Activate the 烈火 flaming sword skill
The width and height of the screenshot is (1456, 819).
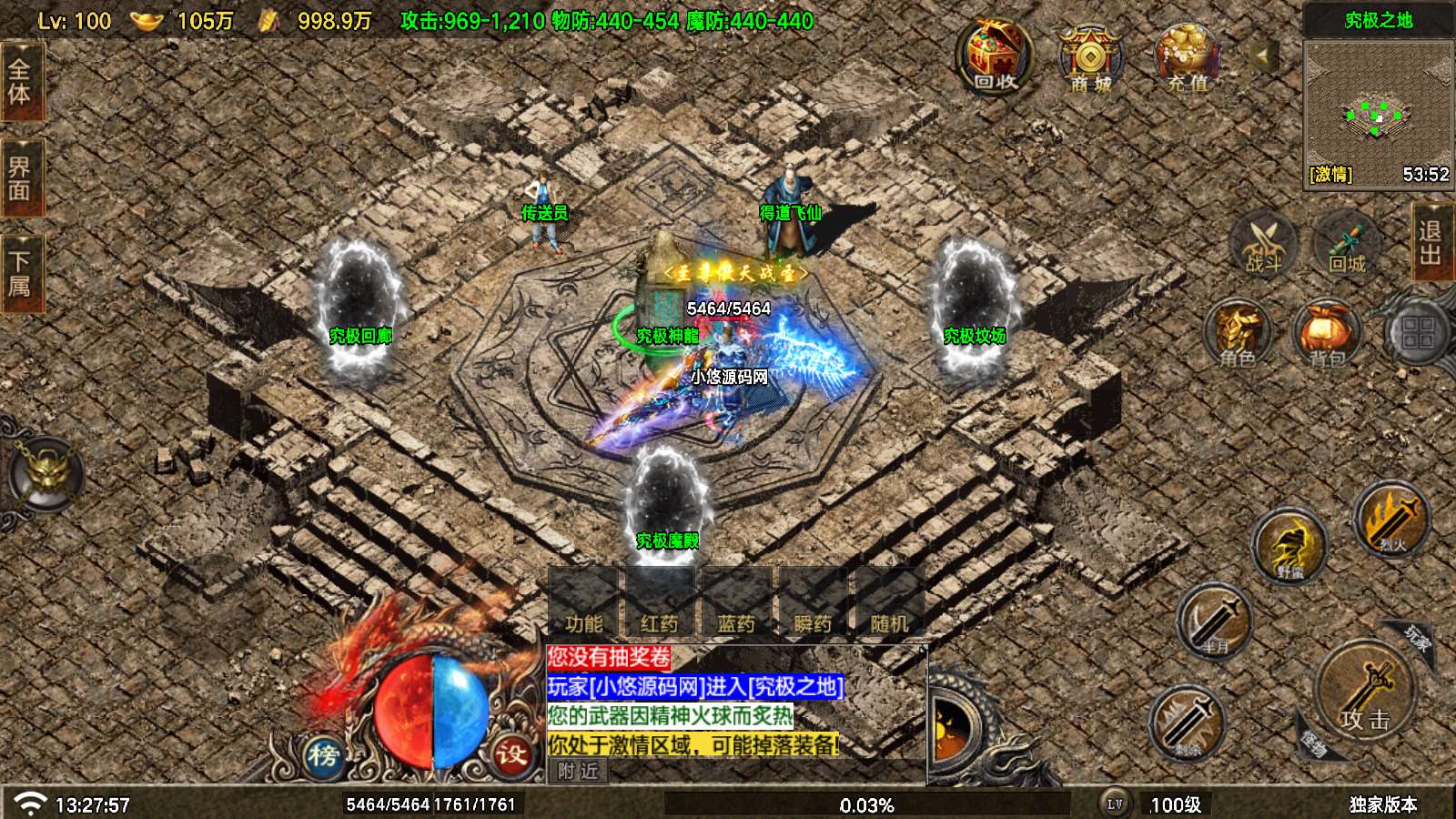coord(1391,519)
